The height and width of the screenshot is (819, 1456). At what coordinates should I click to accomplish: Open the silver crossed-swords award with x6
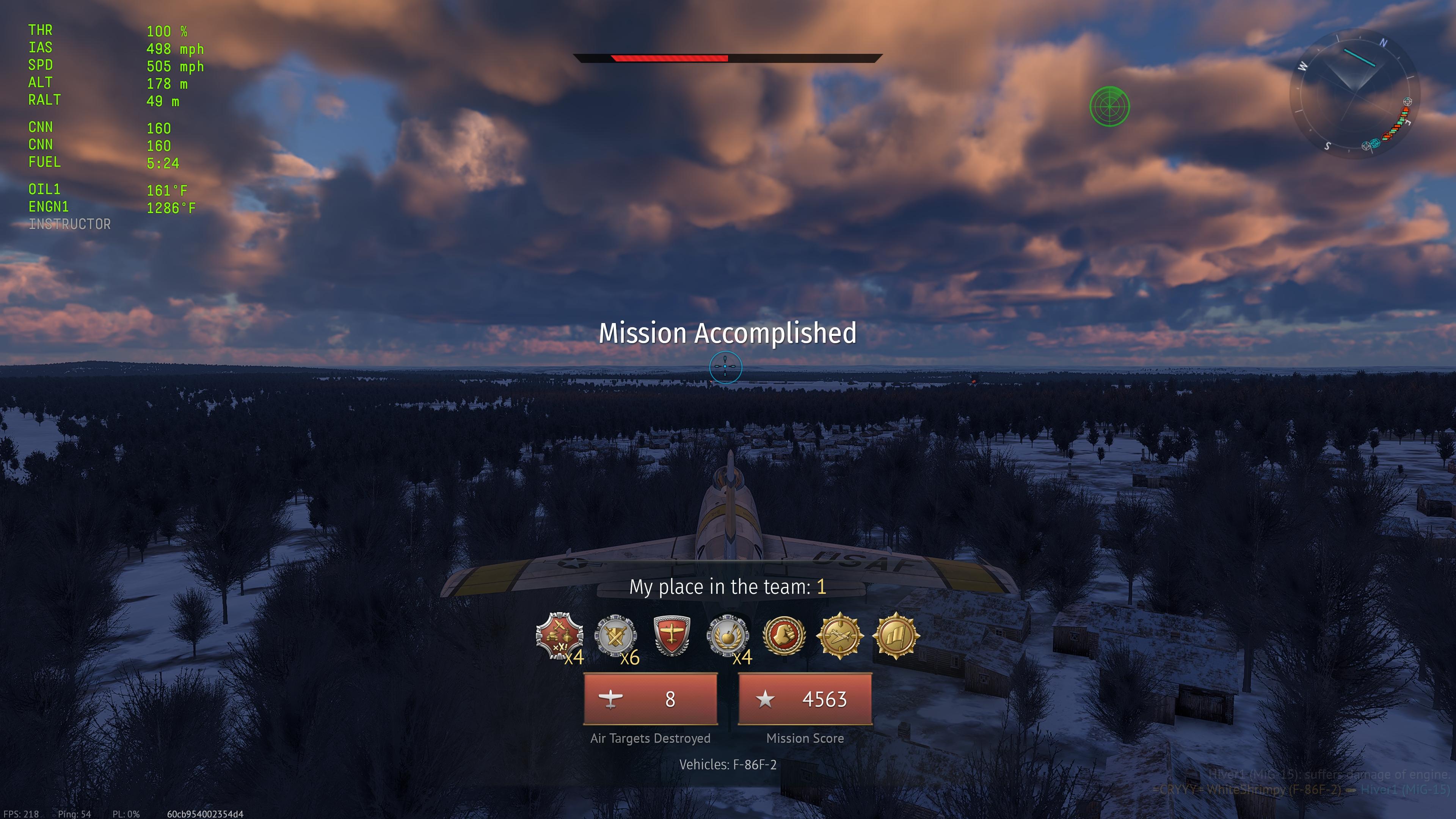615,636
